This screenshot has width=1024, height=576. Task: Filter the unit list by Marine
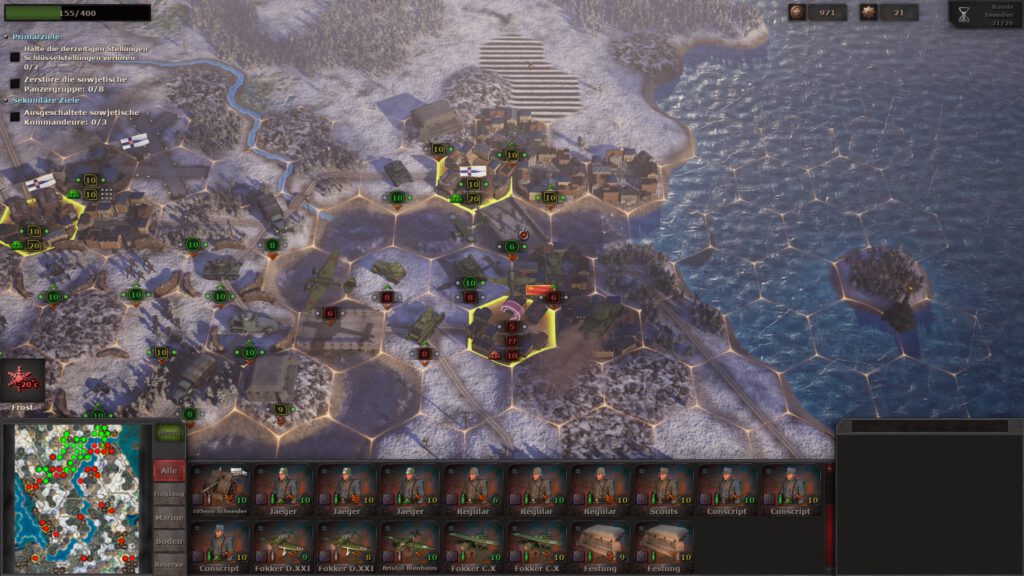168,518
